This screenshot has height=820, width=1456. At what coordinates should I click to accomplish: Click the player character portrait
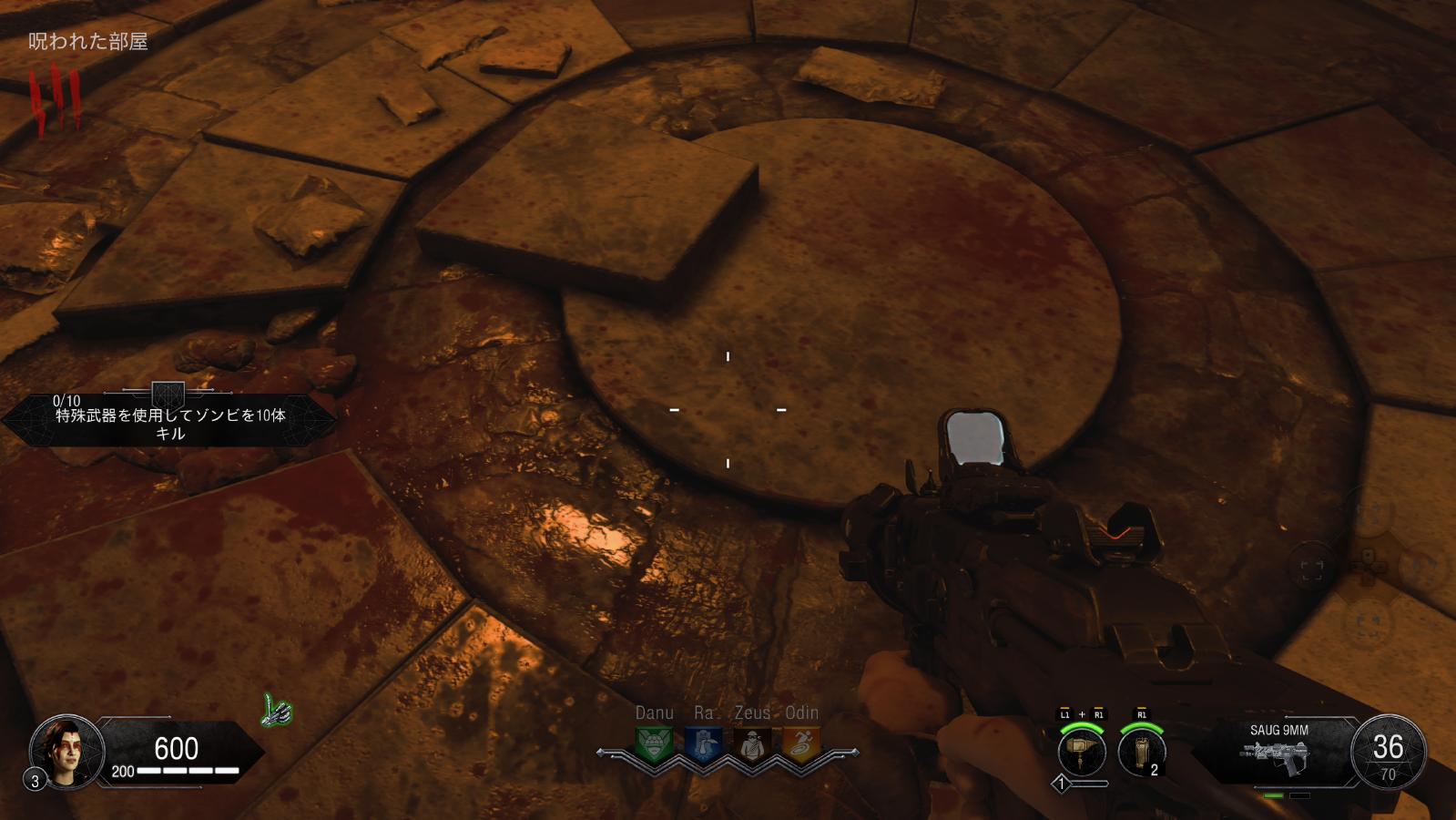pyautogui.click(x=66, y=753)
